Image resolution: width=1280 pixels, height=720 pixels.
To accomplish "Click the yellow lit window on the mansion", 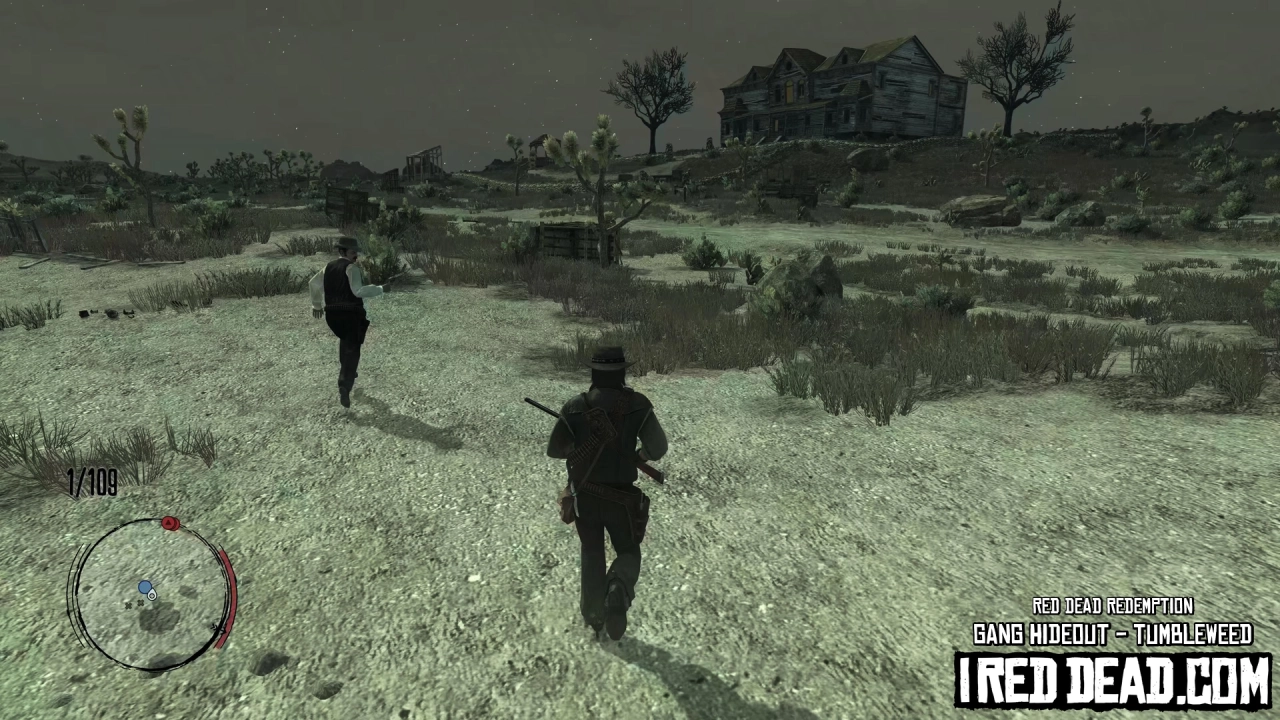I will [789, 91].
